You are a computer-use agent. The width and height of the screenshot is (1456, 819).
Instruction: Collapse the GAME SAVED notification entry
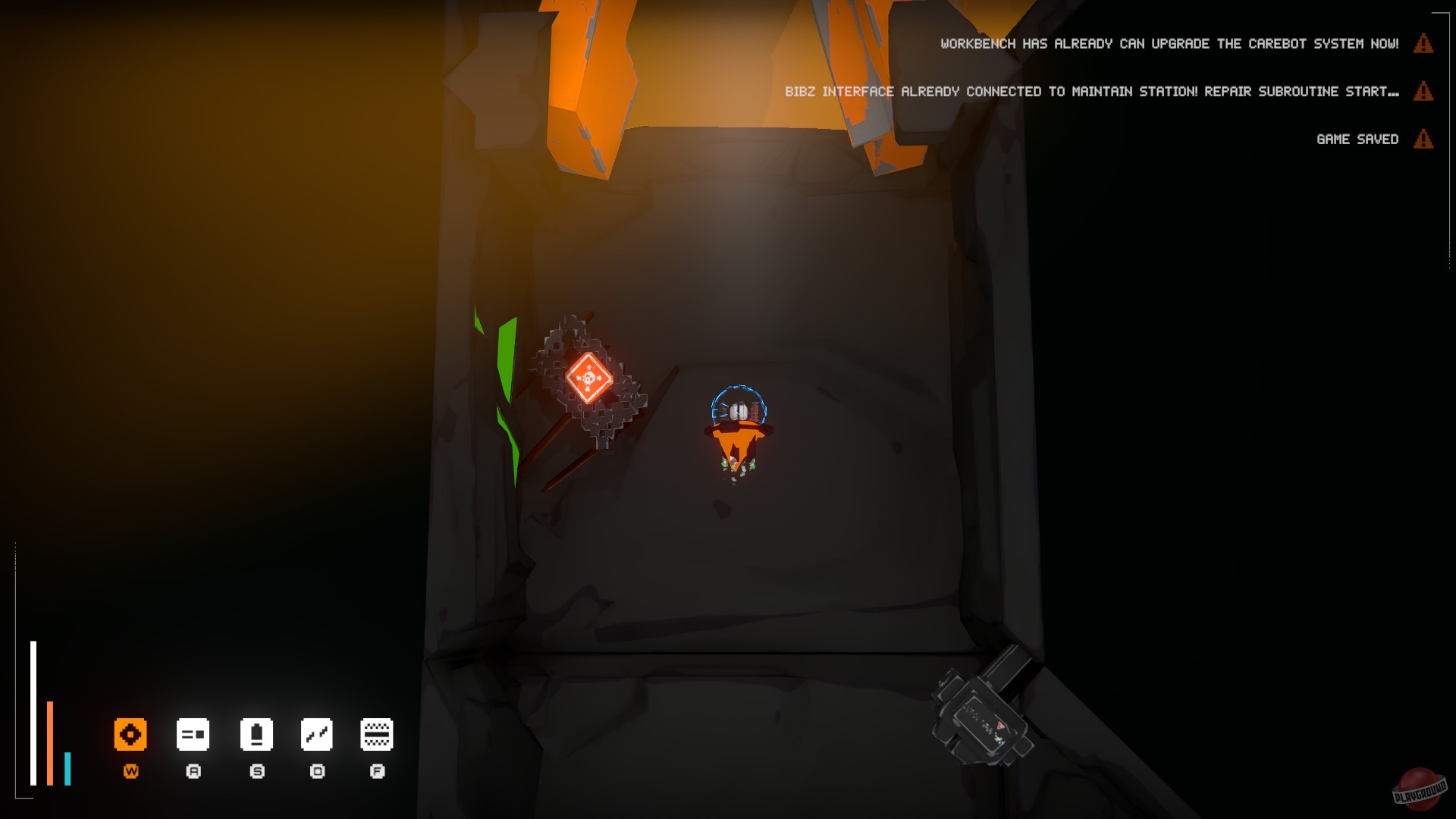coord(1357,139)
